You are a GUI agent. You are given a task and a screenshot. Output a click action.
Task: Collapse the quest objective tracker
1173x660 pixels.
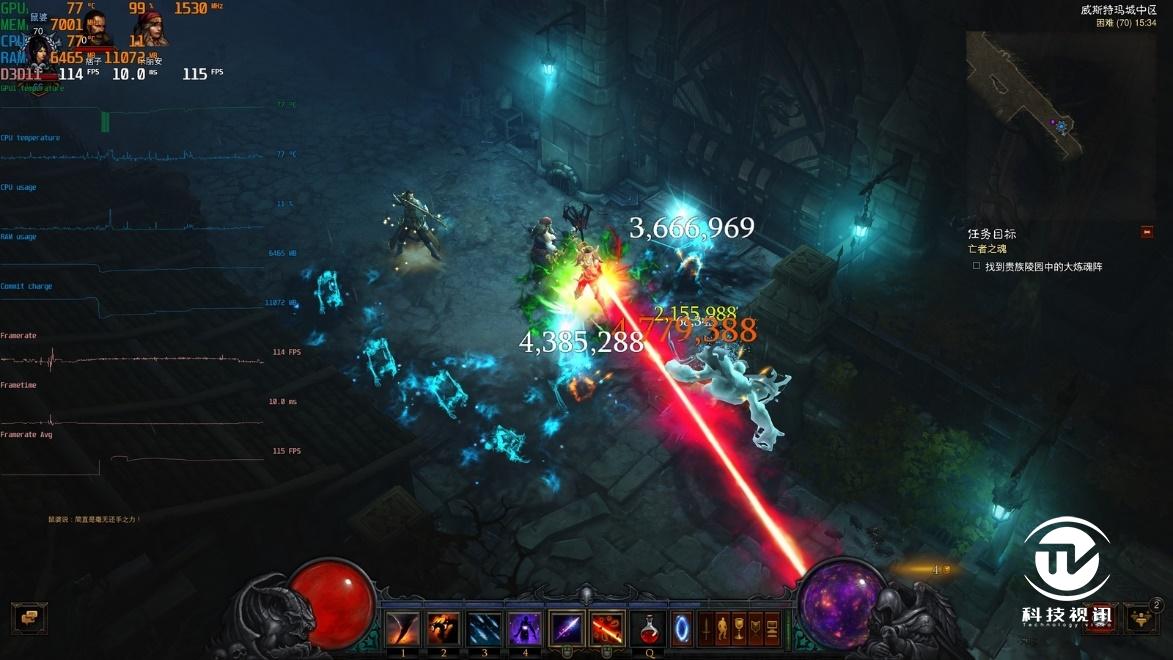coord(1147,232)
